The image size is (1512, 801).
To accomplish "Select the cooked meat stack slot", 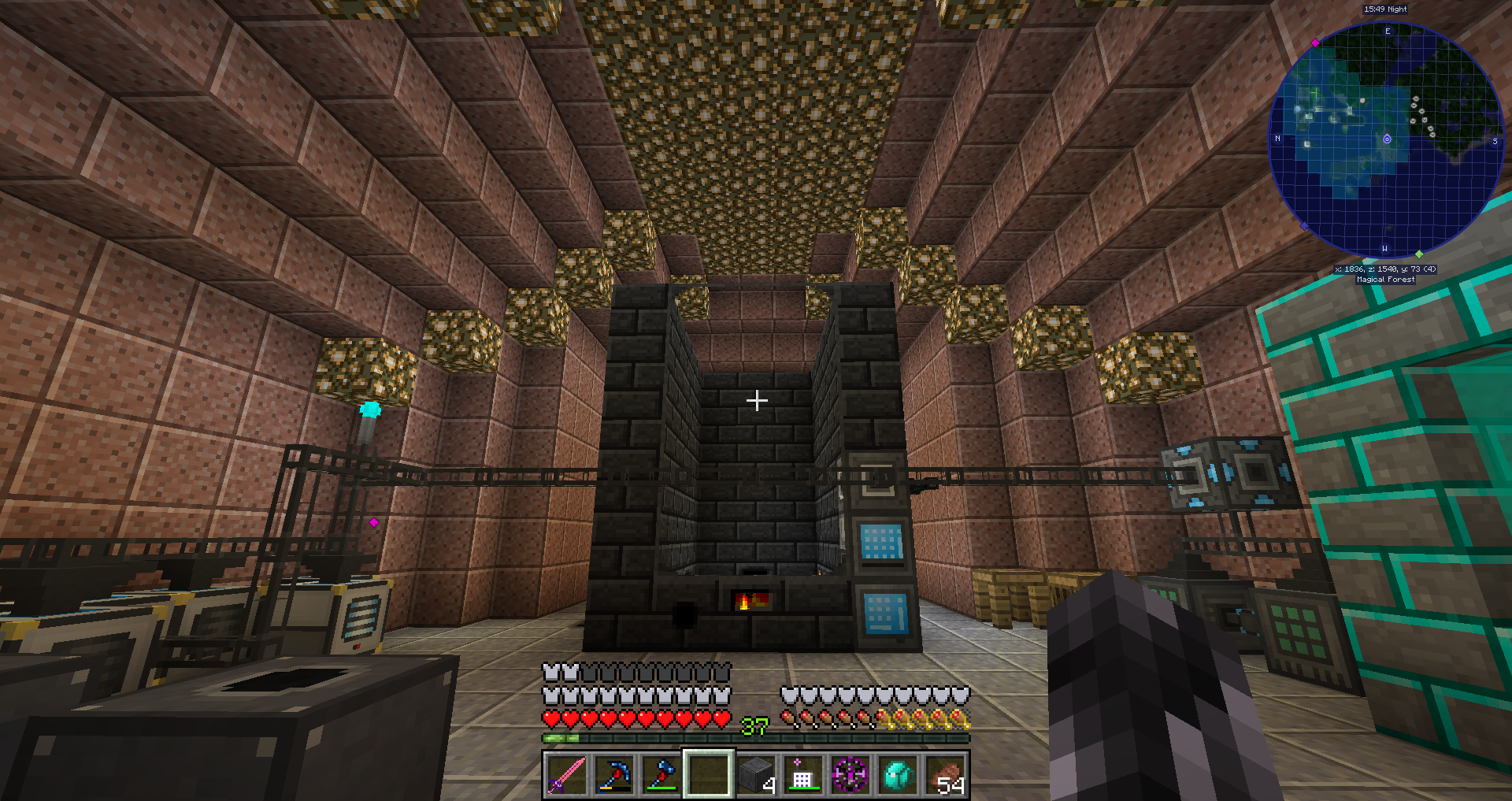I will pyautogui.click(x=945, y=774).
